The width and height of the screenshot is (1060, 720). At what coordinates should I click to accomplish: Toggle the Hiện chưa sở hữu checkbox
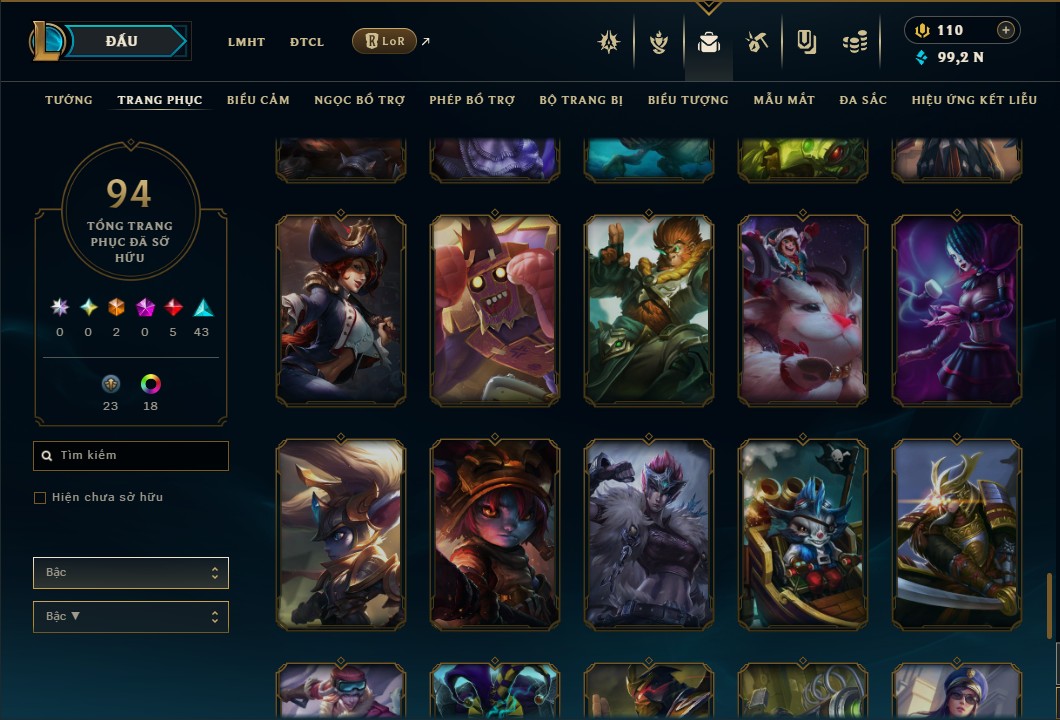pos(40,498)
